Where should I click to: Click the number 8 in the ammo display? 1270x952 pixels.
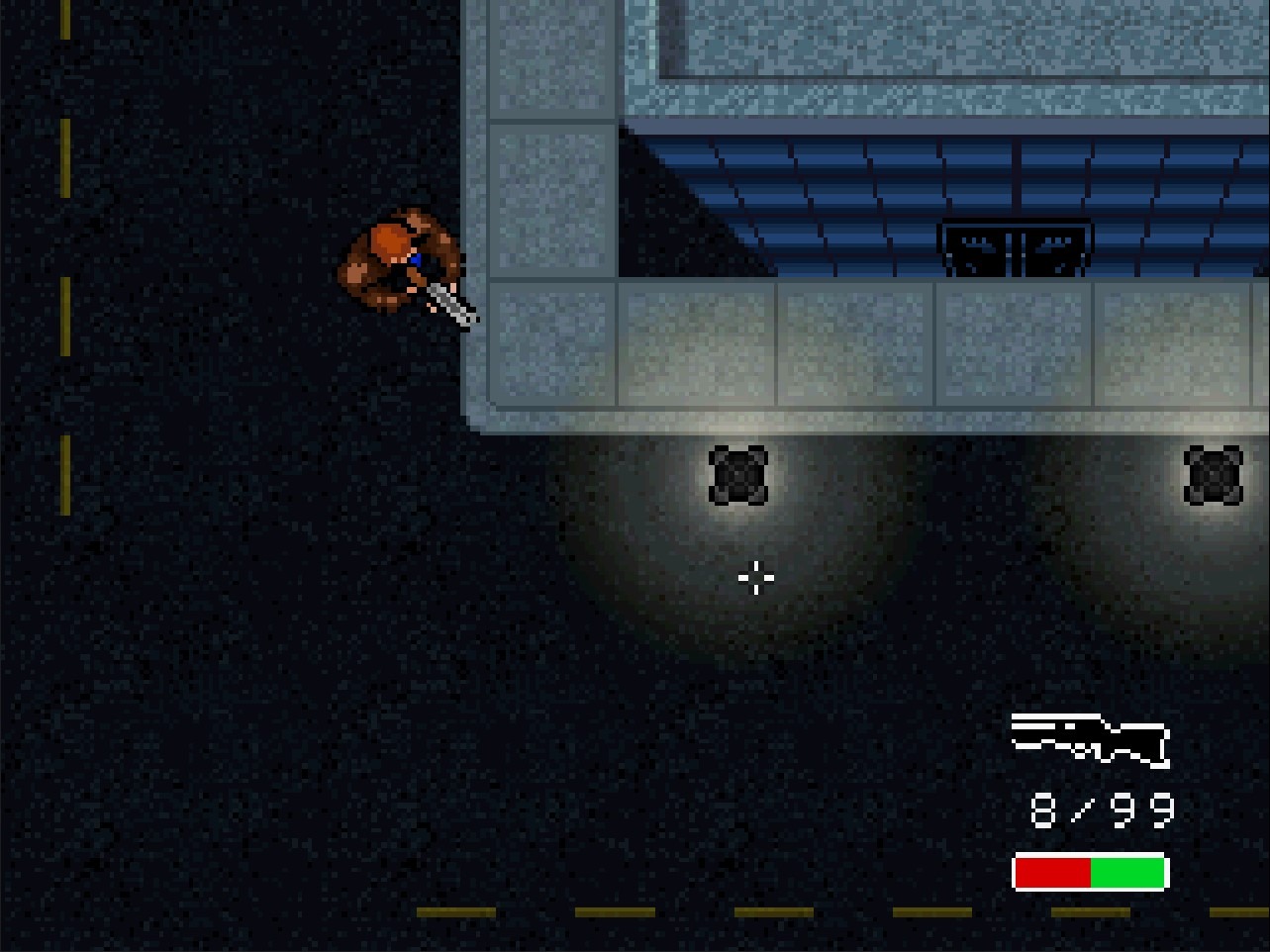(x=1041, y=809)
